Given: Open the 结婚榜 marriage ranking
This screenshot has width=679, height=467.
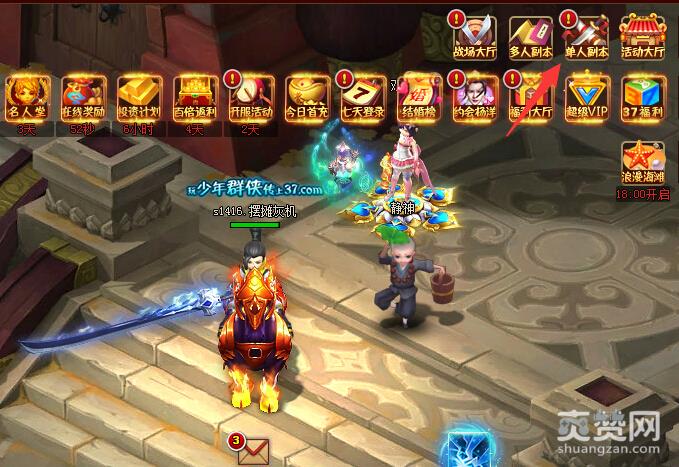Looking at the screenshot, I should point(419,97).
